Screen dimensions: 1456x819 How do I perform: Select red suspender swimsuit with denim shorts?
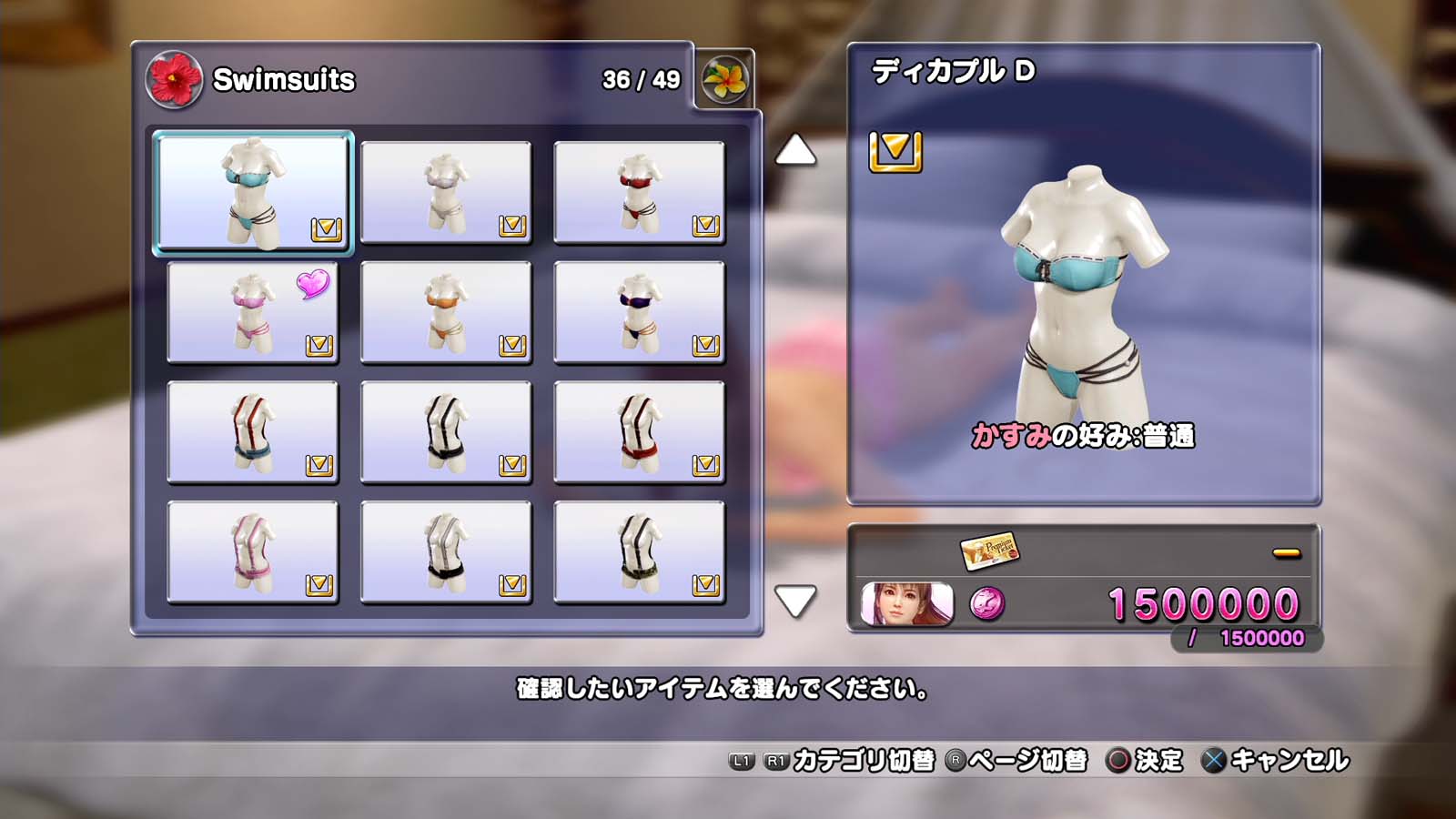point(253,432)
